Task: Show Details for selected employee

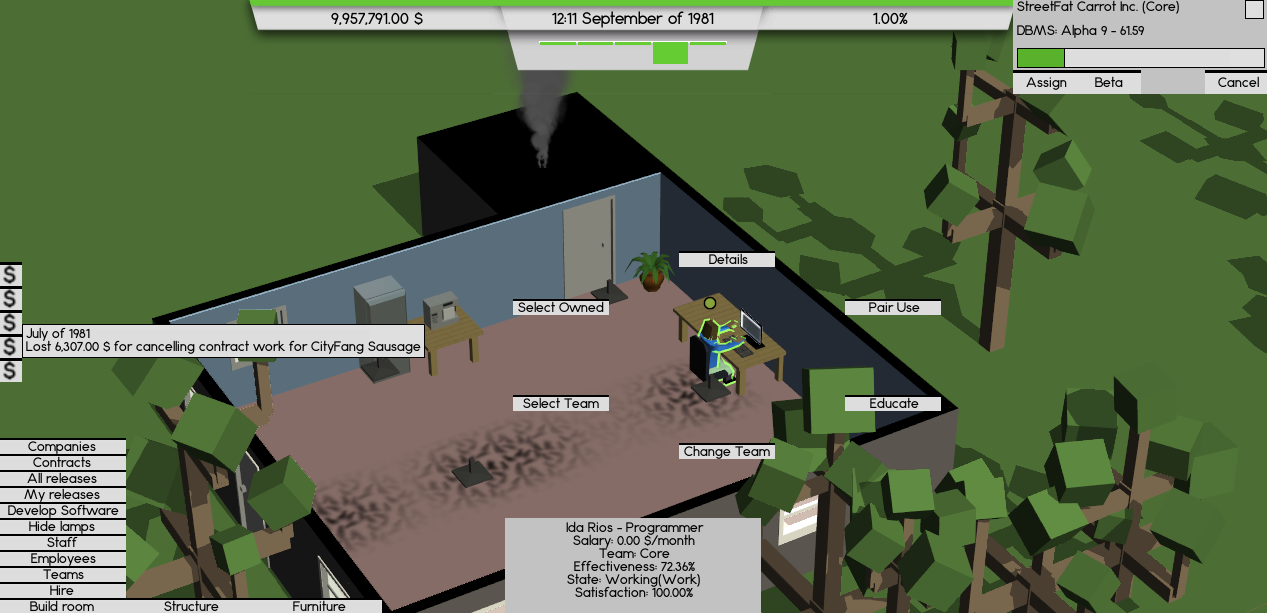Action: [727, 260]
